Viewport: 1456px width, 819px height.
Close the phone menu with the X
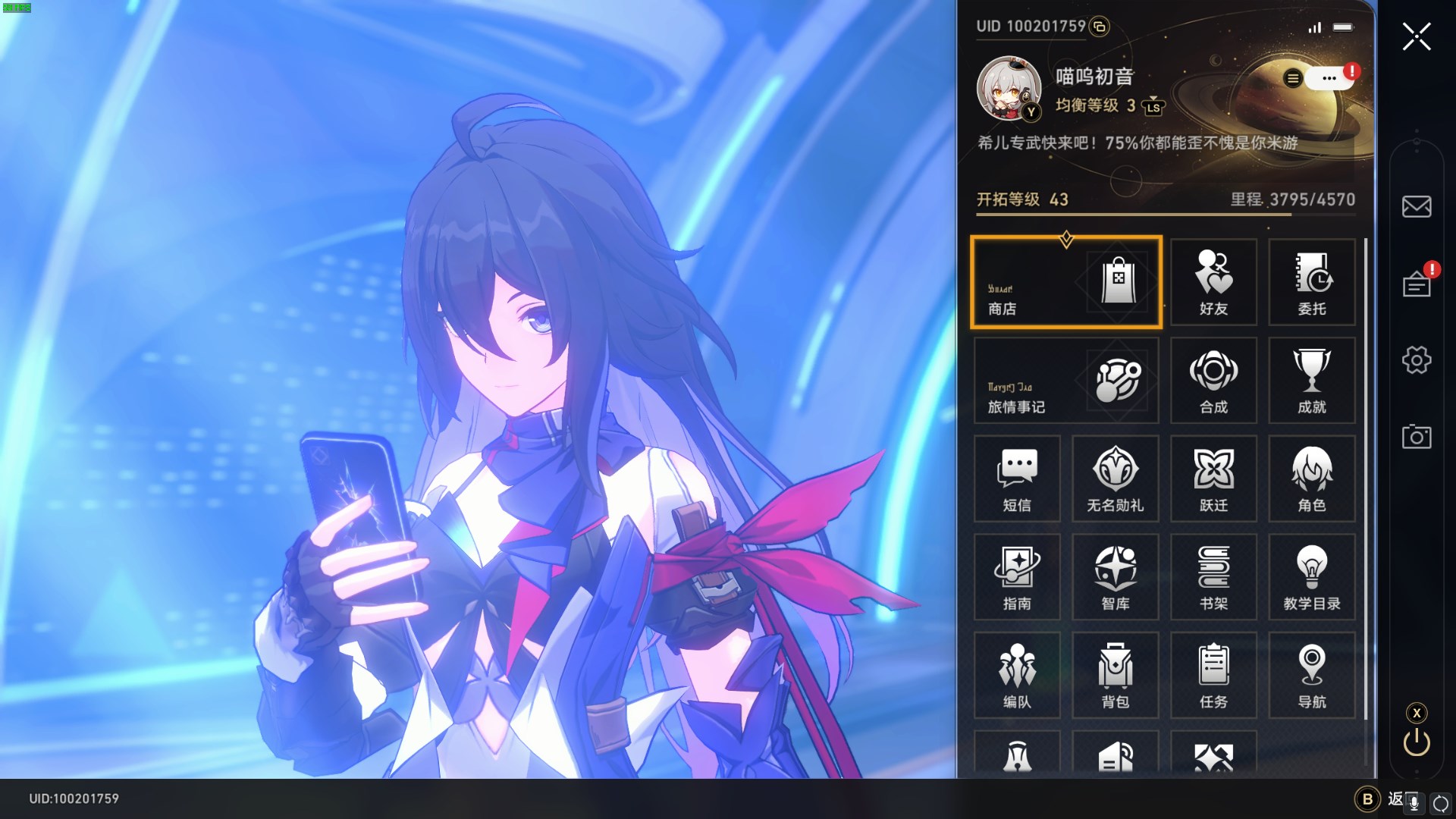click(1416, 36)
